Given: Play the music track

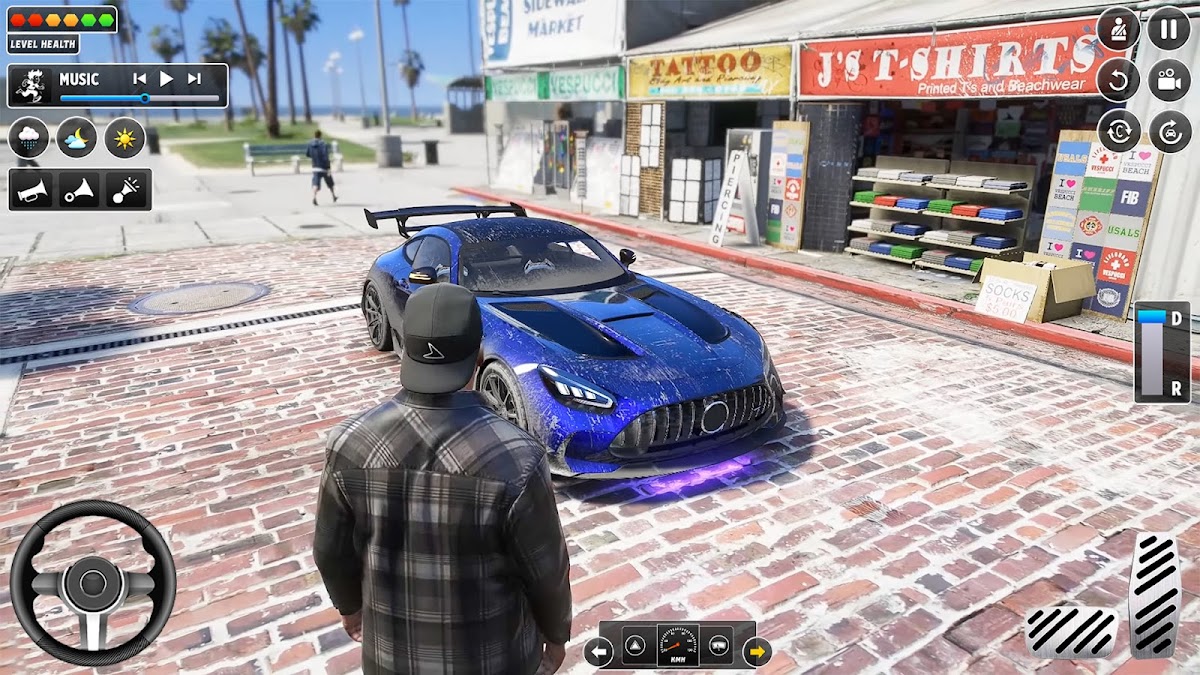Looking at the screenshot, I should point(167,79).
